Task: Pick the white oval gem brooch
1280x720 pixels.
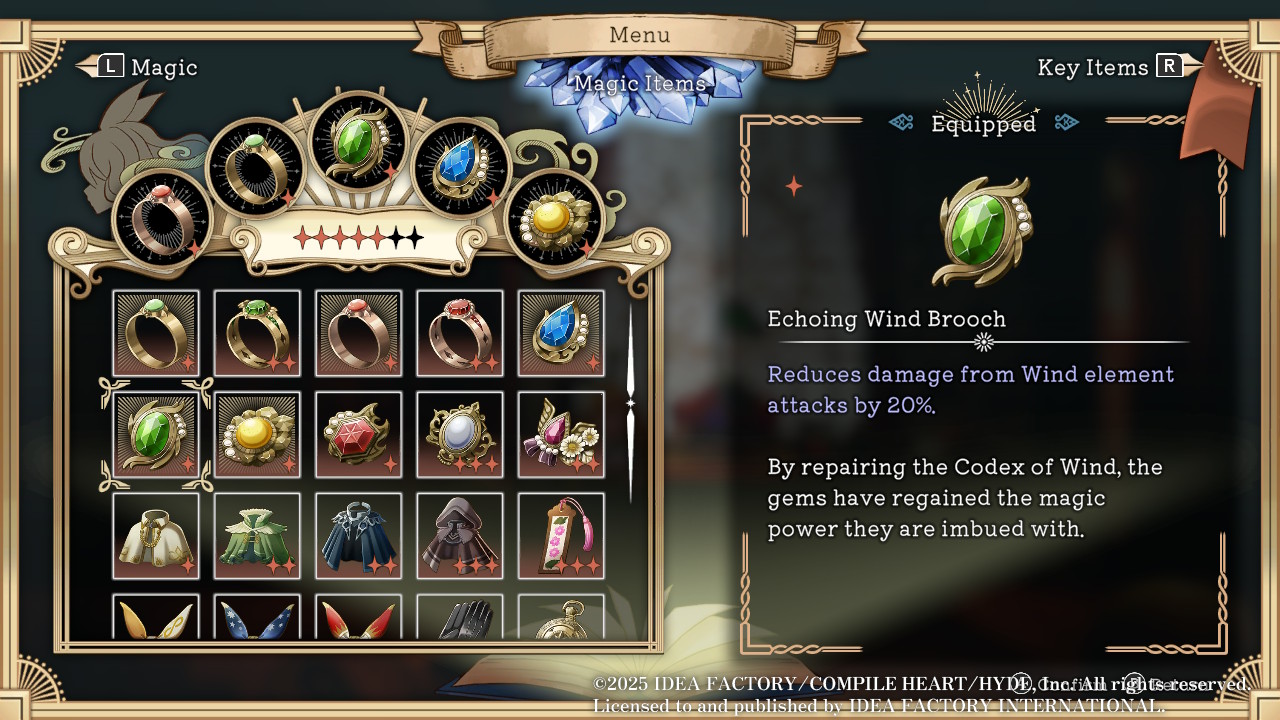Action: click(x=460, y=435)
